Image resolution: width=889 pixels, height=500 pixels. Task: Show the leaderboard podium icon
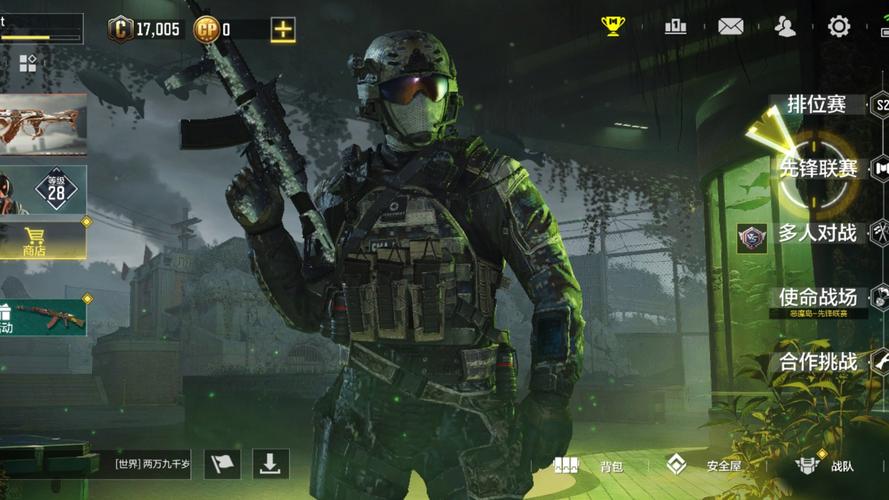[675, 26]
